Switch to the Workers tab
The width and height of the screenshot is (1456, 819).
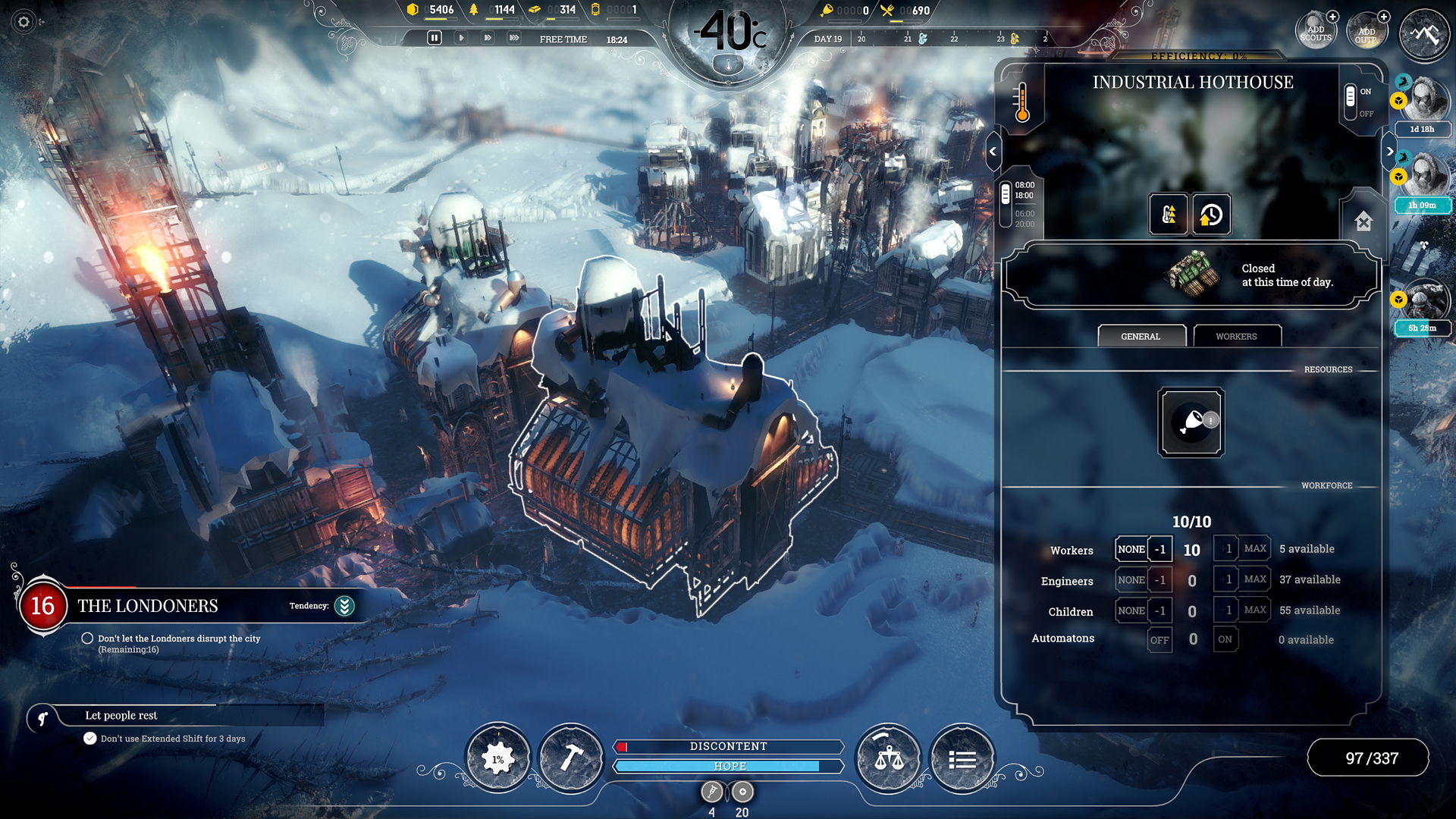(x=1237, y=336)
